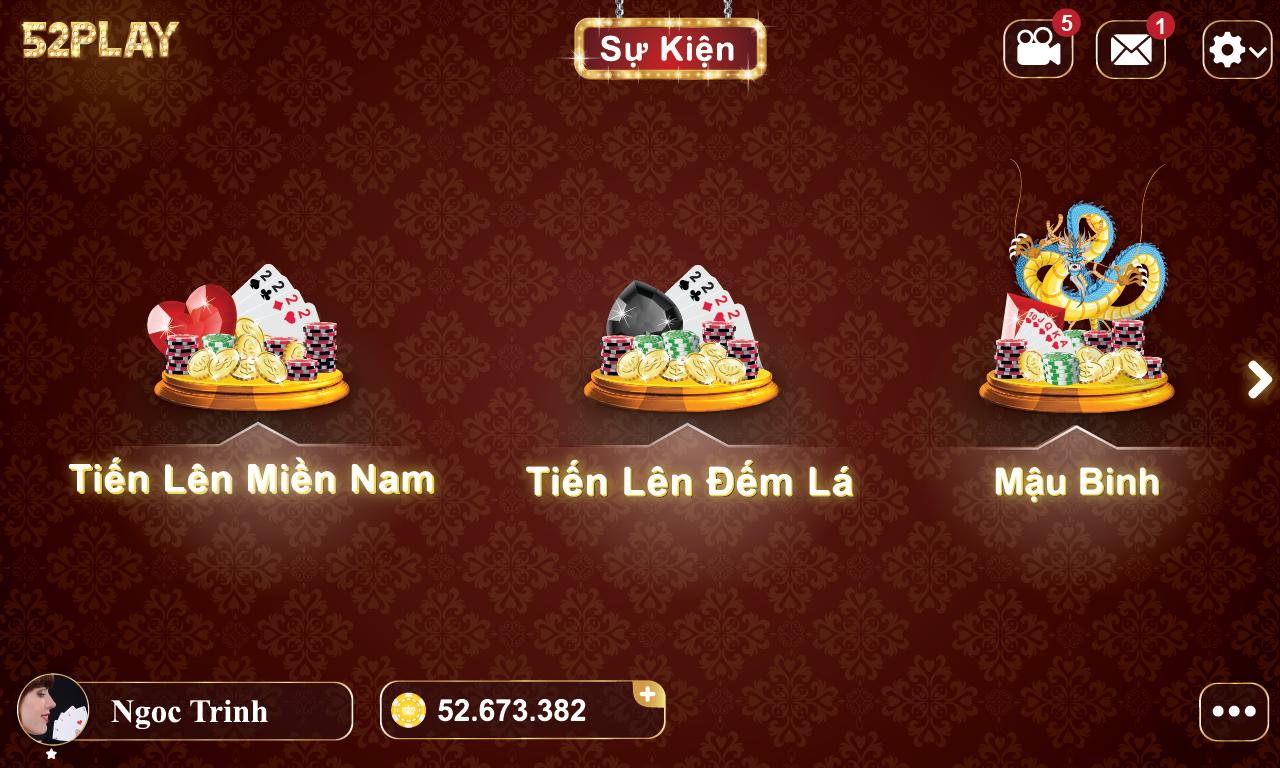Check the mailbox showing 1 new message
The width and height of the screenshot is (1280, 768).
[x=1130, y=47]
